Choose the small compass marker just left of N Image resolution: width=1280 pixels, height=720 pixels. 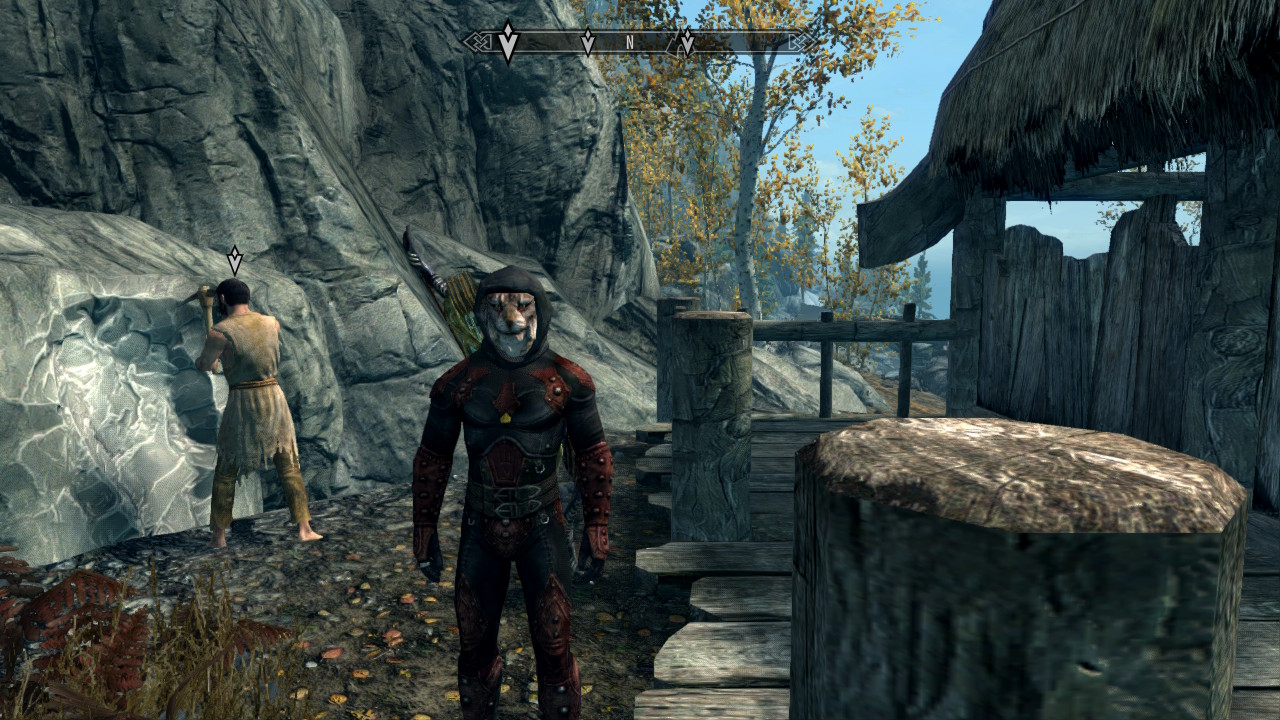(x=588, y=42)
